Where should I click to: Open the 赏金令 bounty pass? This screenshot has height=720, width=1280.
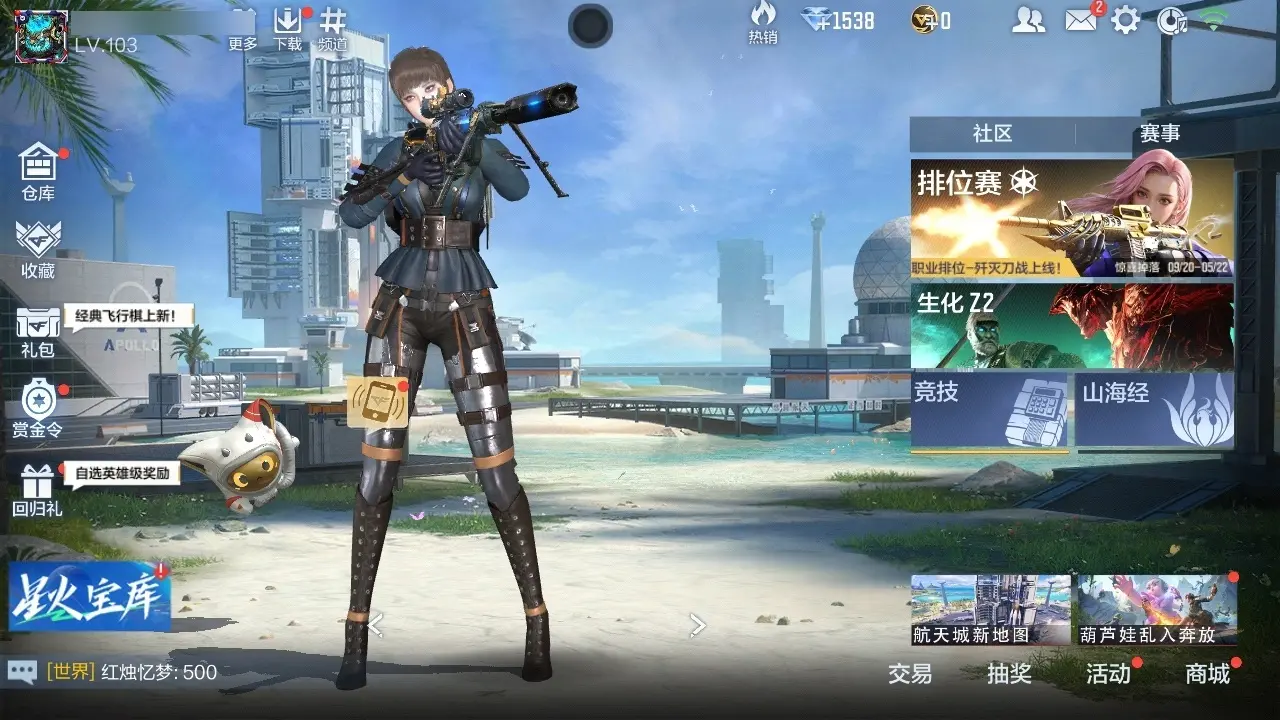coord(38,409)
